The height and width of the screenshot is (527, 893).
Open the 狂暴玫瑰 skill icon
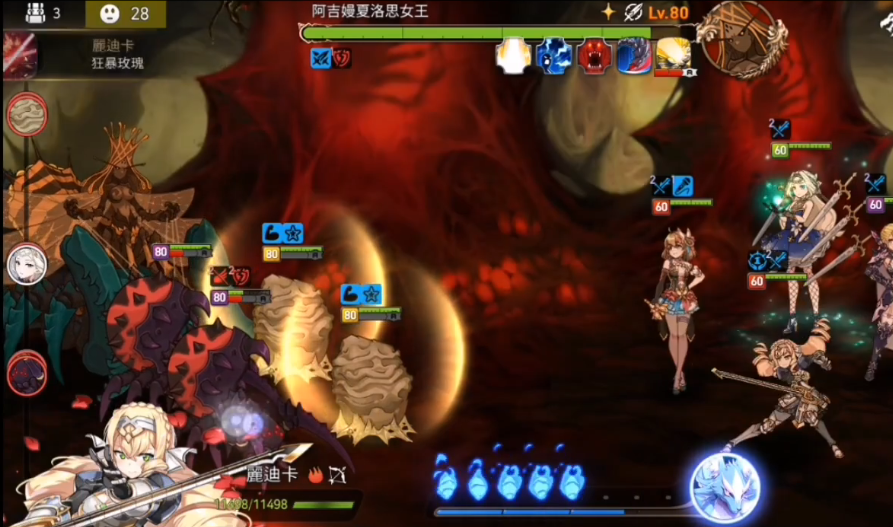(x=20, y=55)
